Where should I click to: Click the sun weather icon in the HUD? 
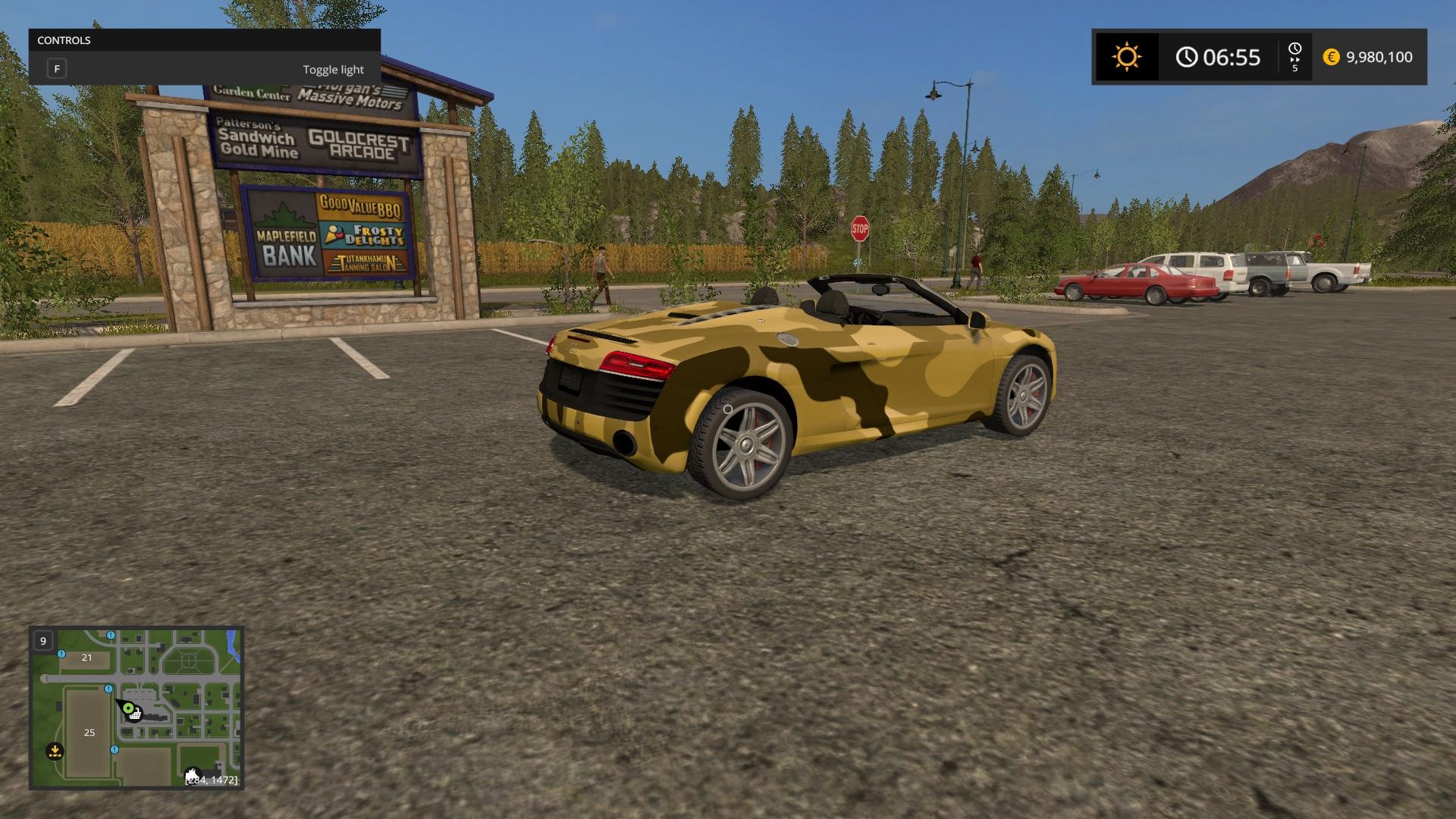click(1126, 57)
